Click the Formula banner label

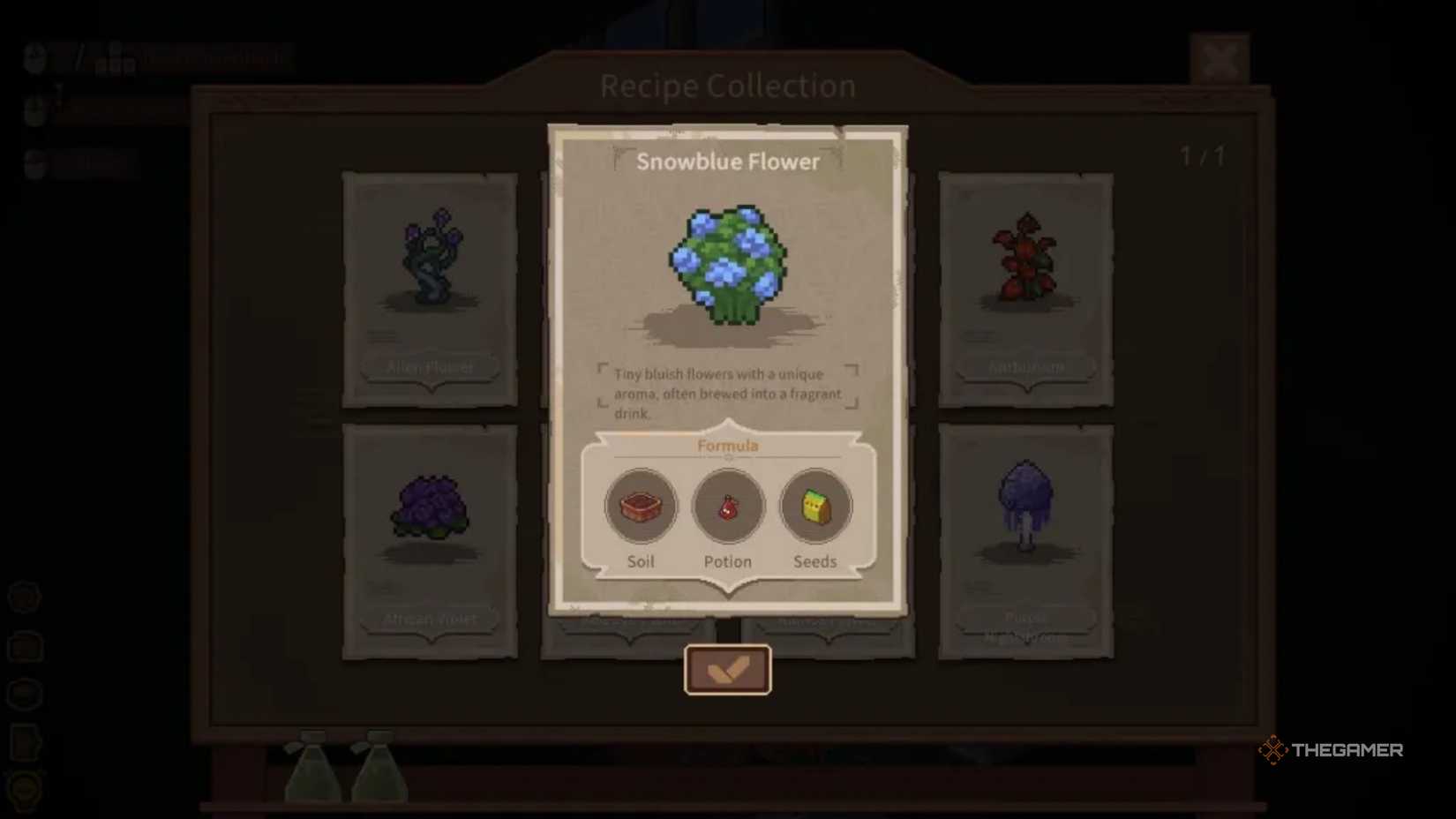(727, 446)
